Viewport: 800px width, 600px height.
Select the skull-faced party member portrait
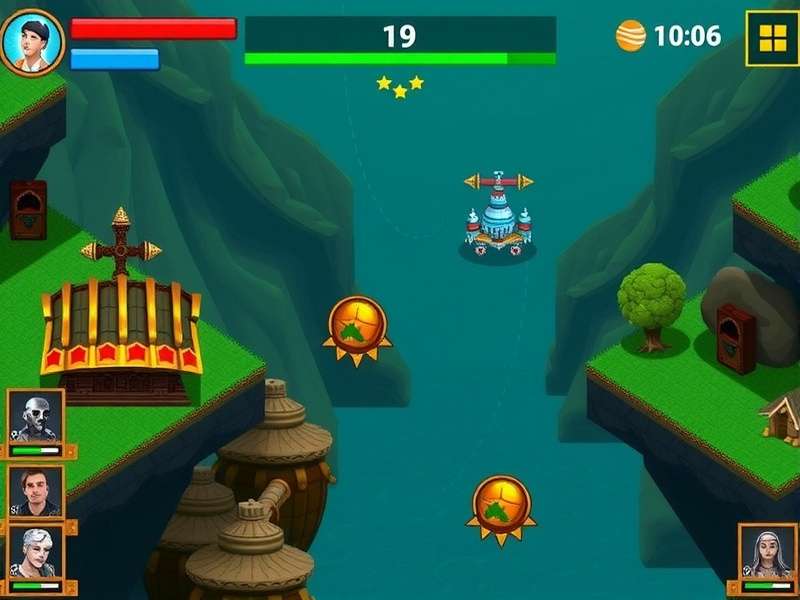tap(36, 418)
